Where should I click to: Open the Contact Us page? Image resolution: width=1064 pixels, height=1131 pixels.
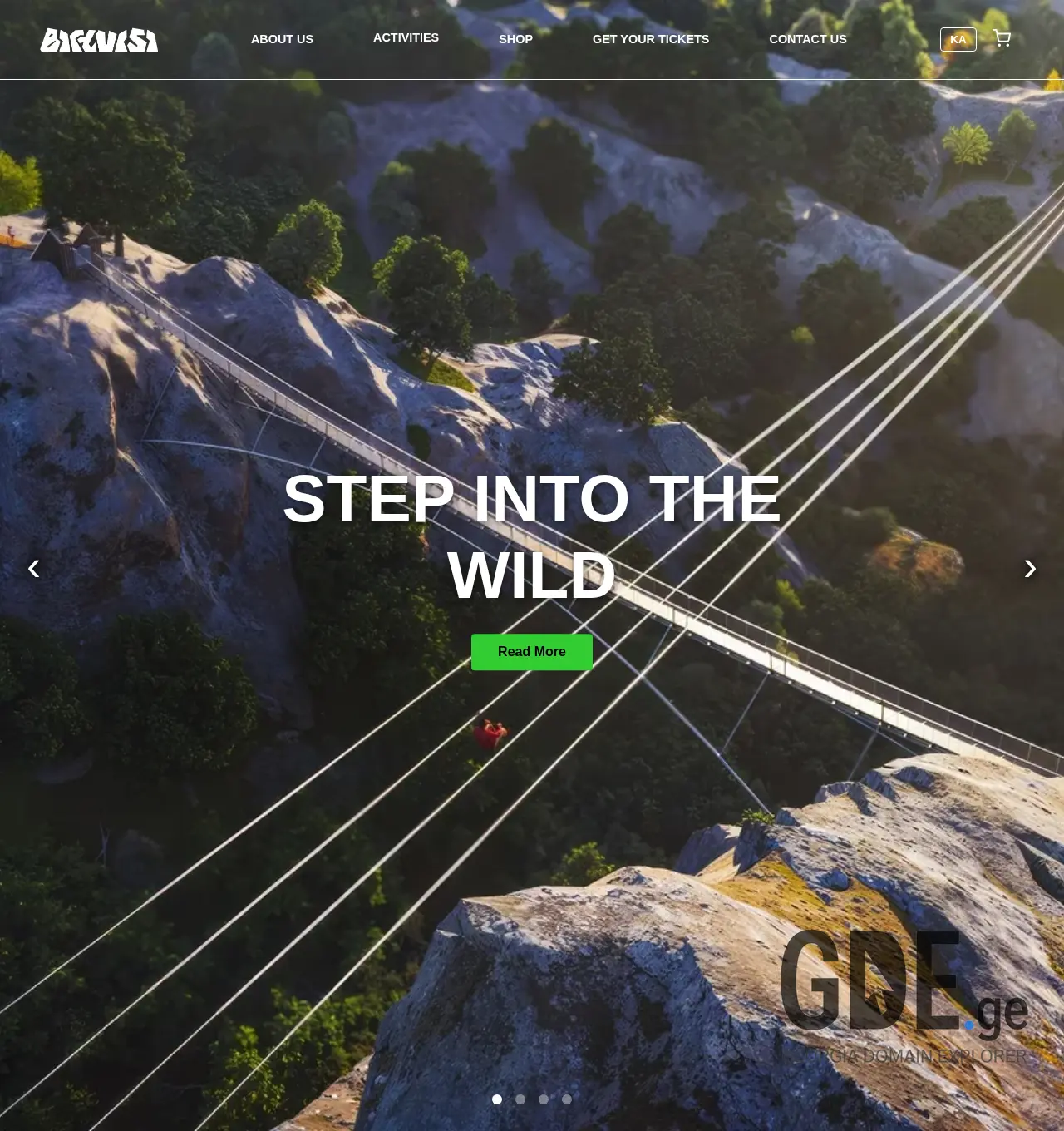(808, 39)
